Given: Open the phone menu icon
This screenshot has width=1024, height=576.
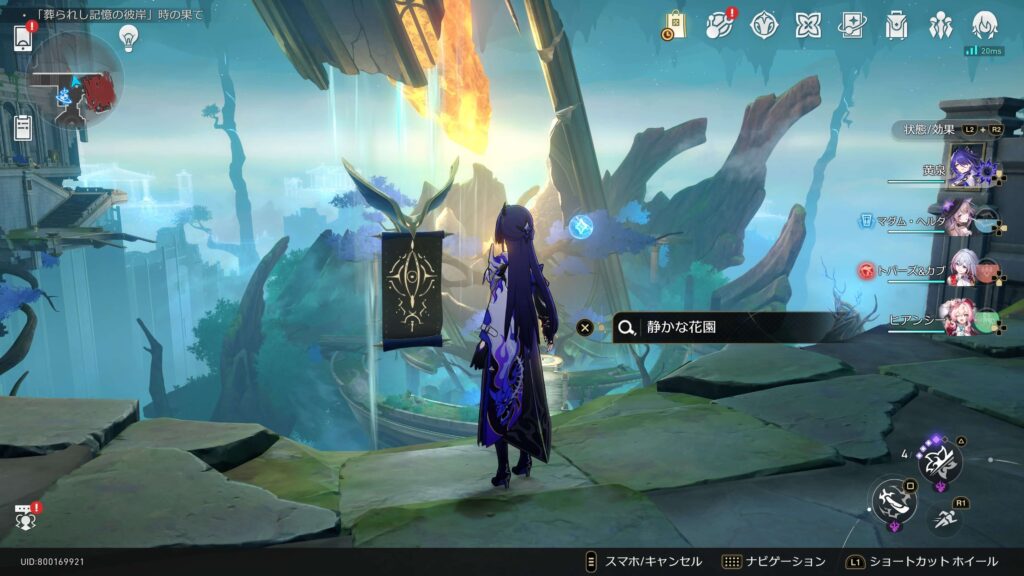Looking at the screenshot, I should (24, 37).
